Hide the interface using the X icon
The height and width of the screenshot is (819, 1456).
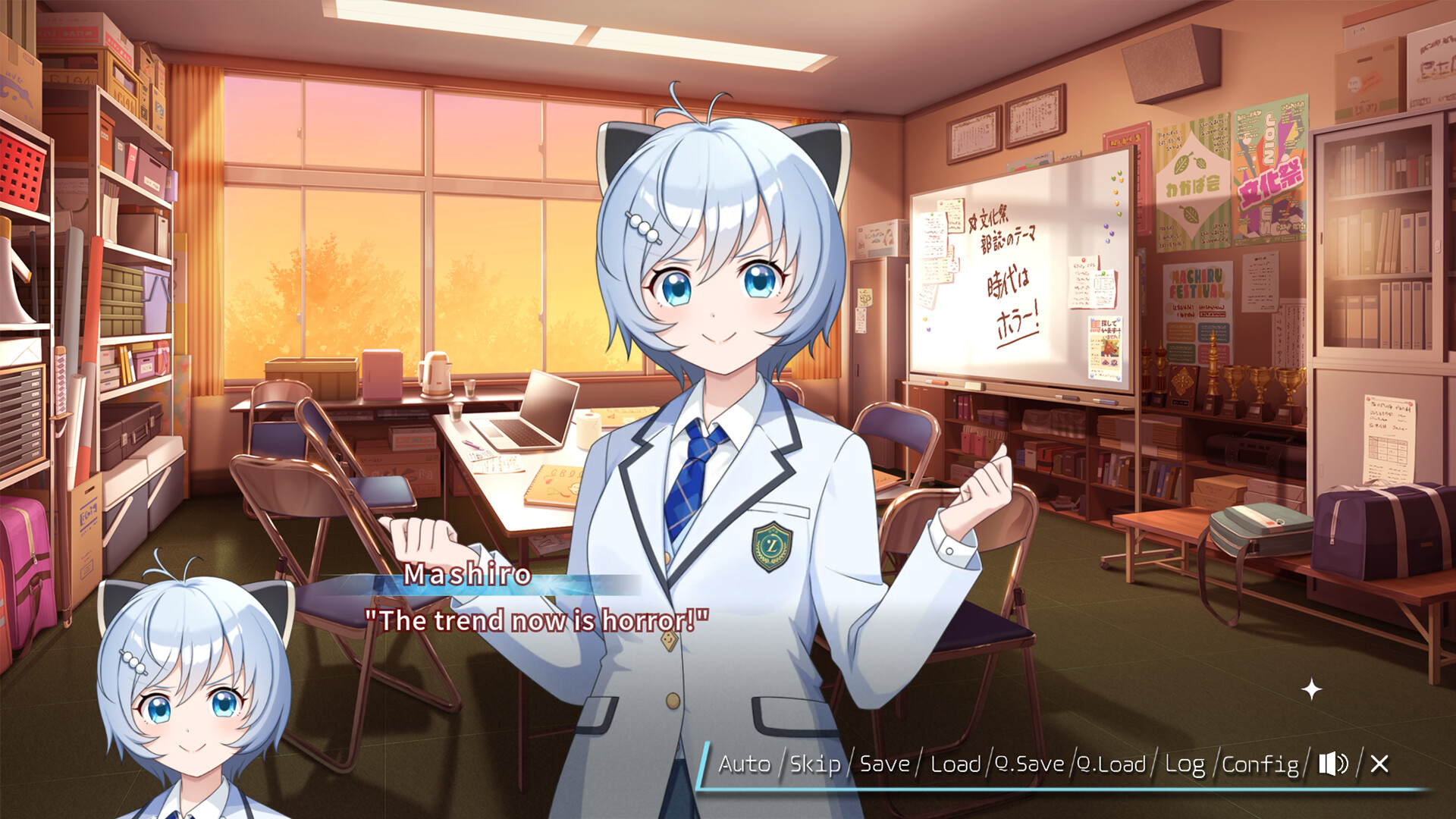pyautogui.click(x=1382, y=765)
